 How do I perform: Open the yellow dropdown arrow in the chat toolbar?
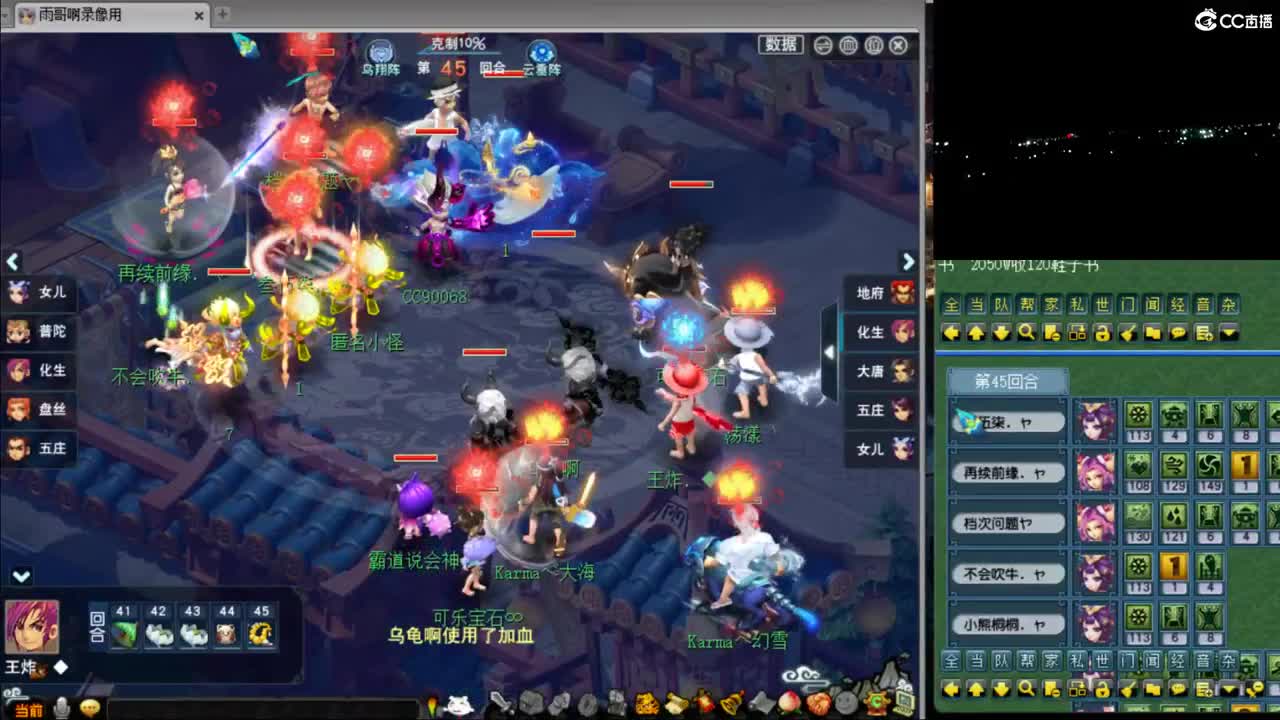pos(1227,332)
